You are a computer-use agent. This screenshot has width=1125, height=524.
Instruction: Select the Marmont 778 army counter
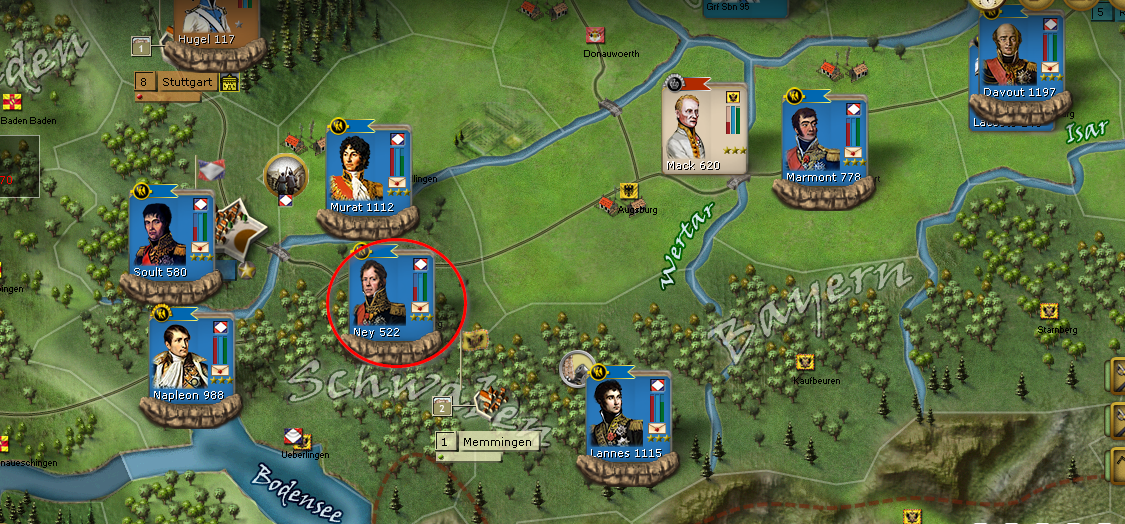[822, 140]
